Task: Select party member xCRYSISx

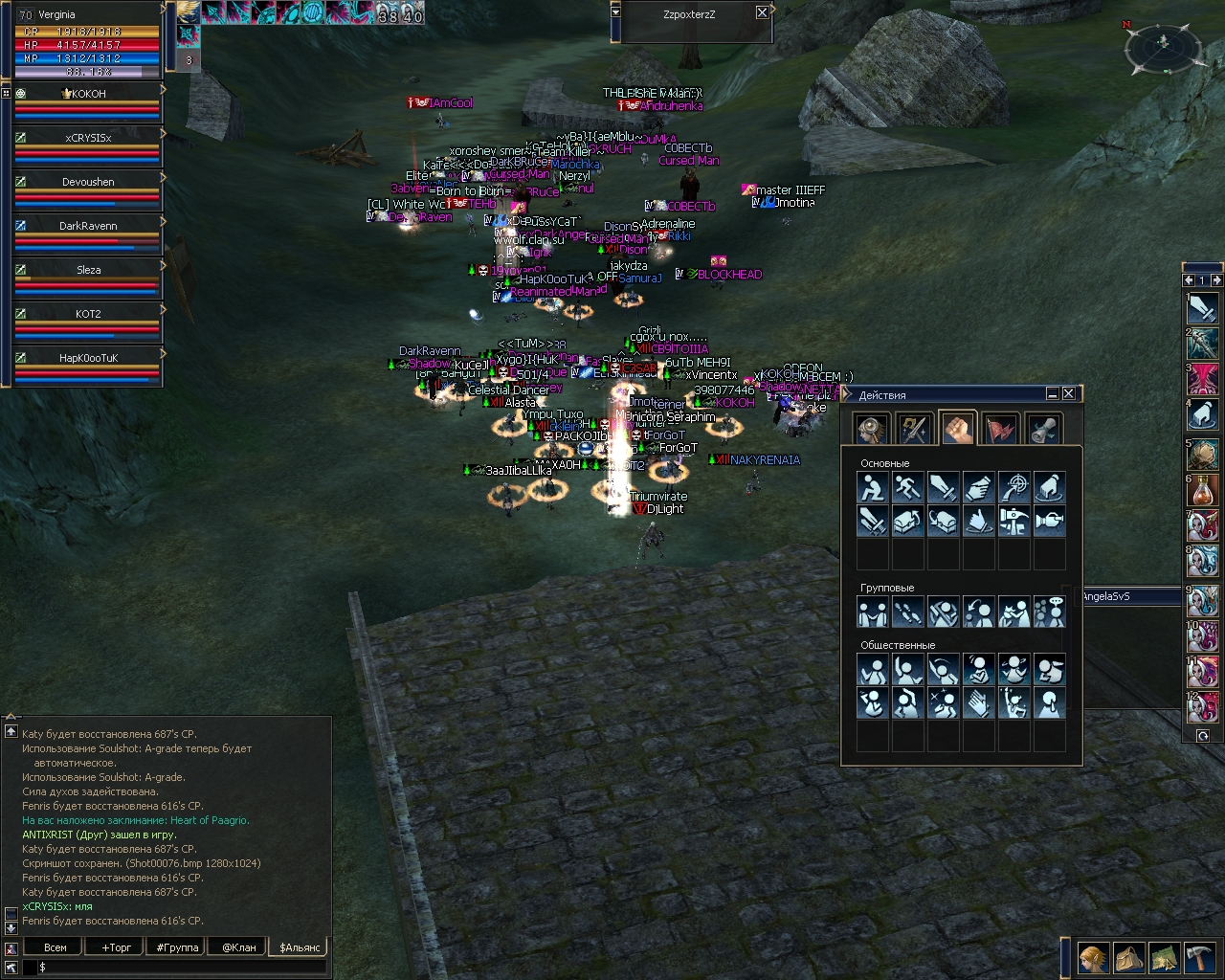Action: [x=88, y=138]
